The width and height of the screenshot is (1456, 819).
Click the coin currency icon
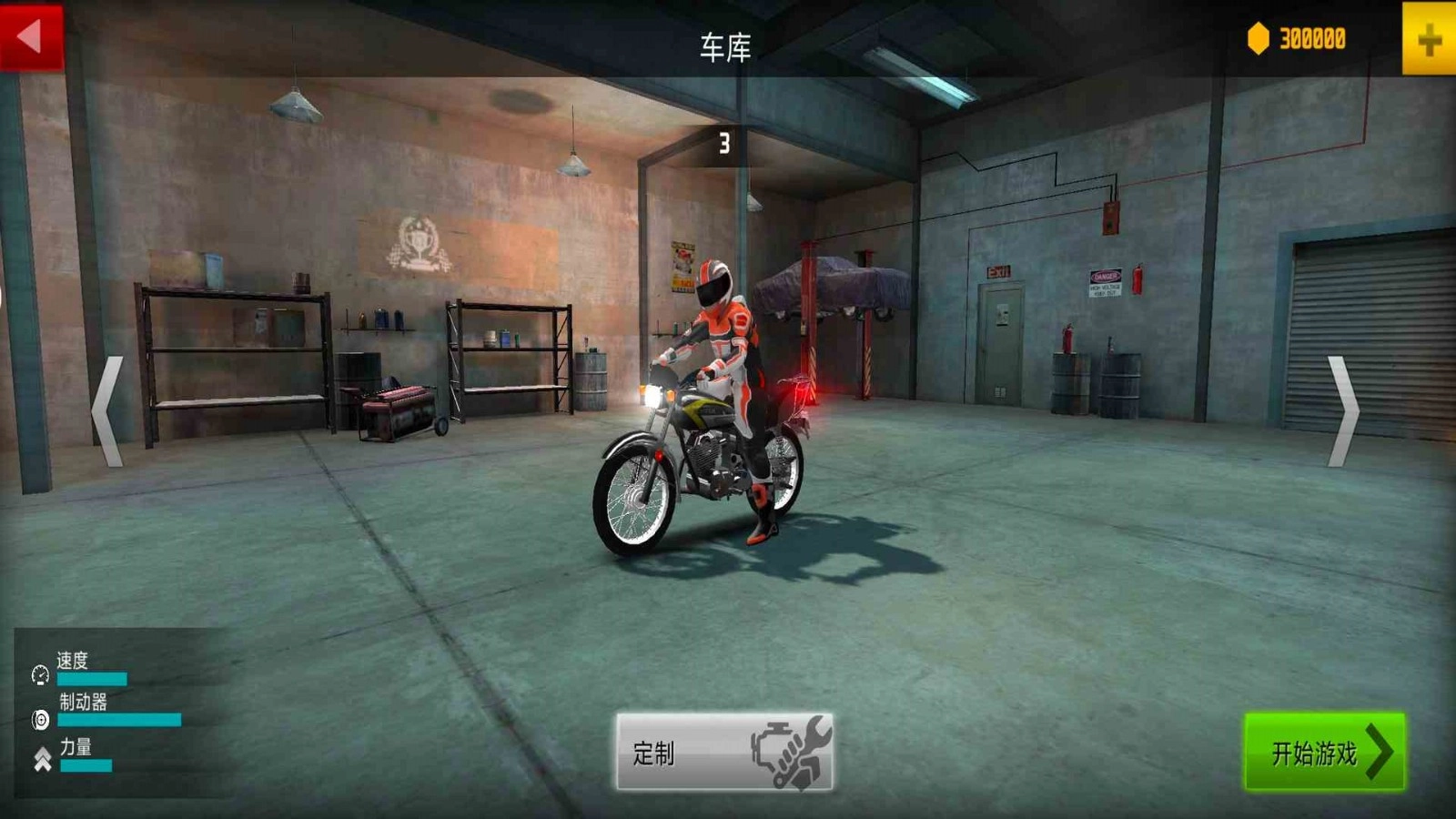tap(1258, 36)
